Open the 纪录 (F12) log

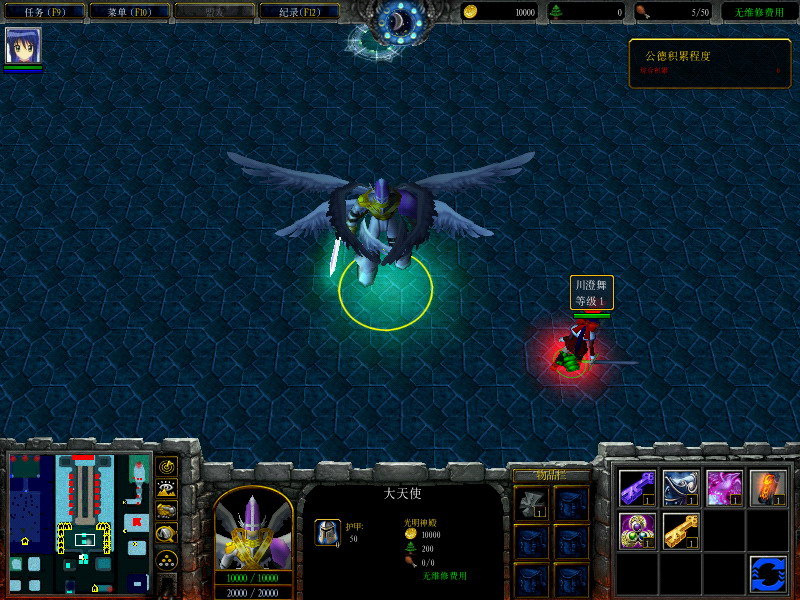coord(298,12)
